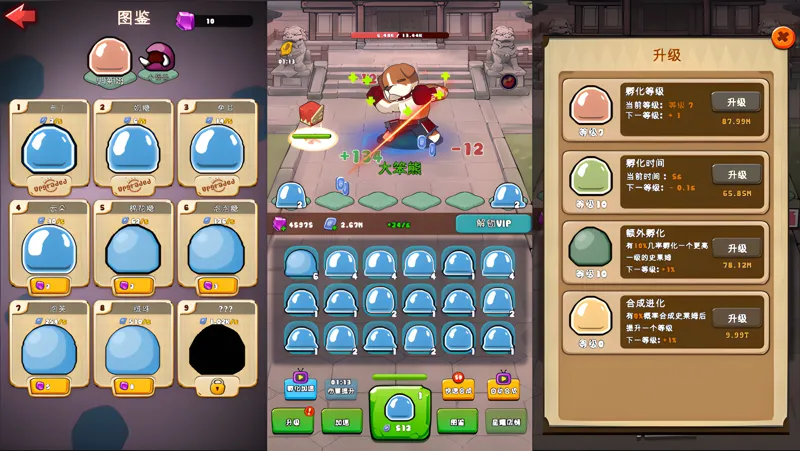Claim gem reward on slime entry 4
The image size is (800, 451).
(49, 285)
